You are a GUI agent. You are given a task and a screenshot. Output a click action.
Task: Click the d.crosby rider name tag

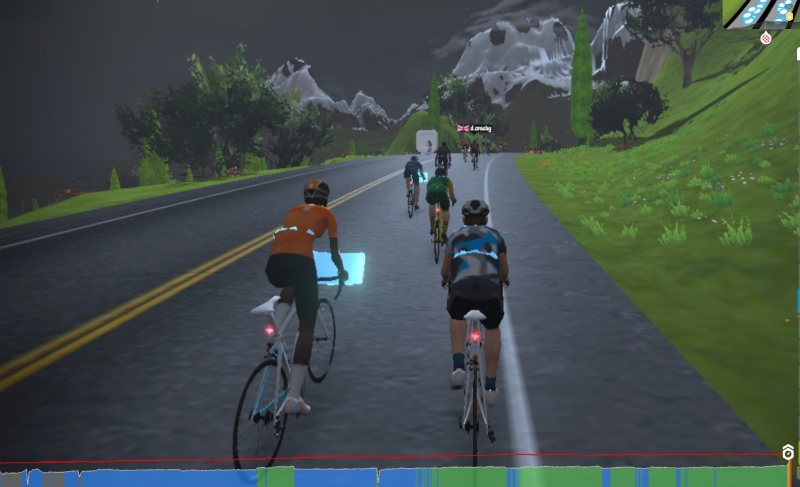[474, 128]
